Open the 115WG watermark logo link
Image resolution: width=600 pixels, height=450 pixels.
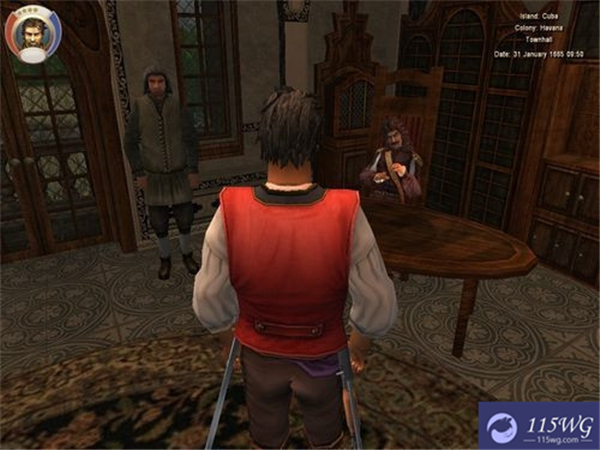(x=538, y=425)
